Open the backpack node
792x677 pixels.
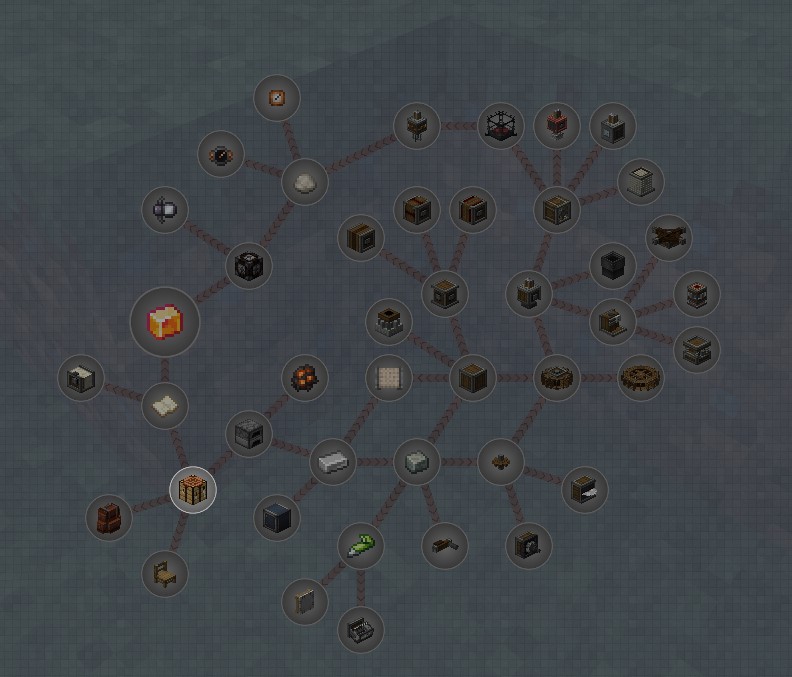pos(109,517)
